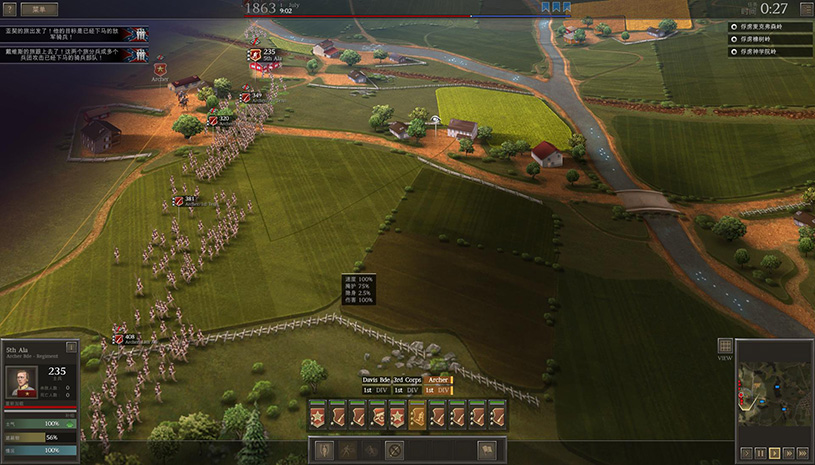This screenshot has height=465, width=815.
Task: Switch to the 3rd Corps tab
Action: pos(406,380)
